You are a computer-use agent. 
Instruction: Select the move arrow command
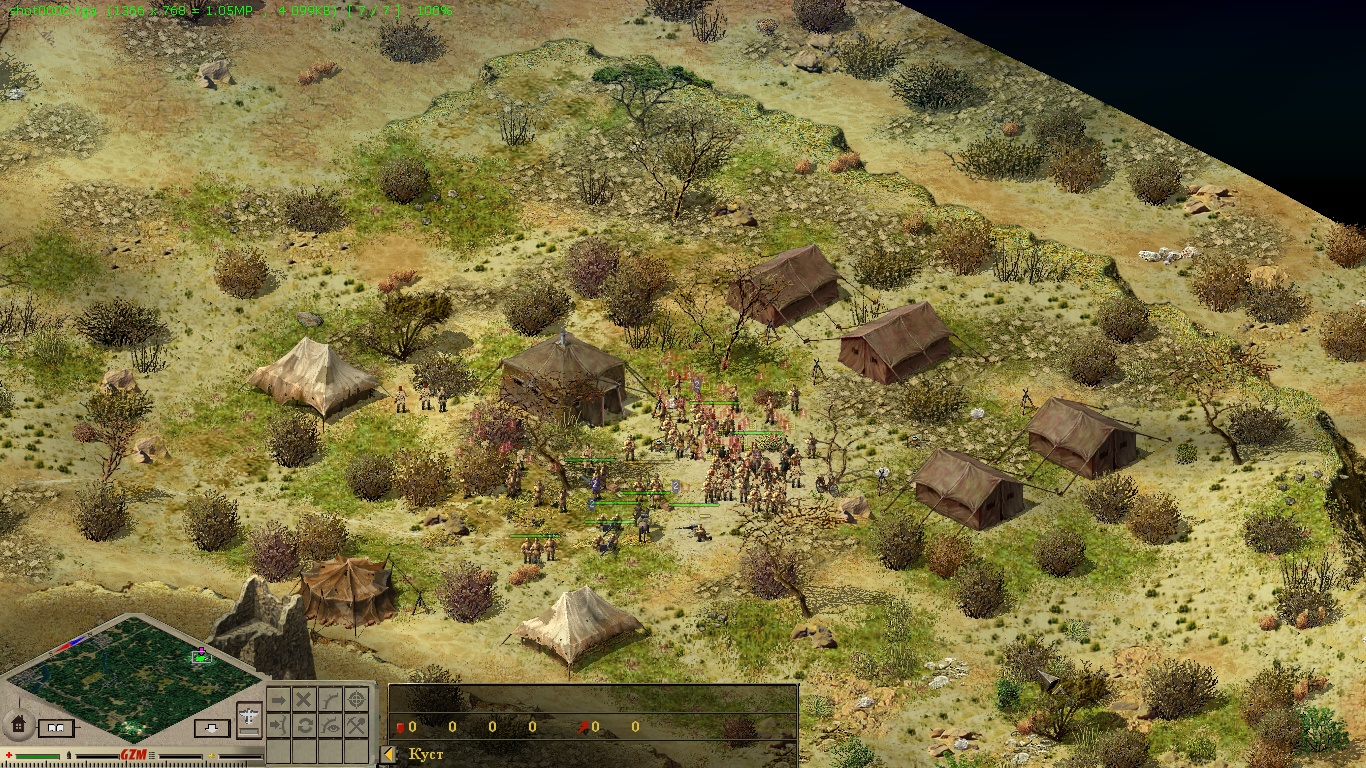[279, 699]
